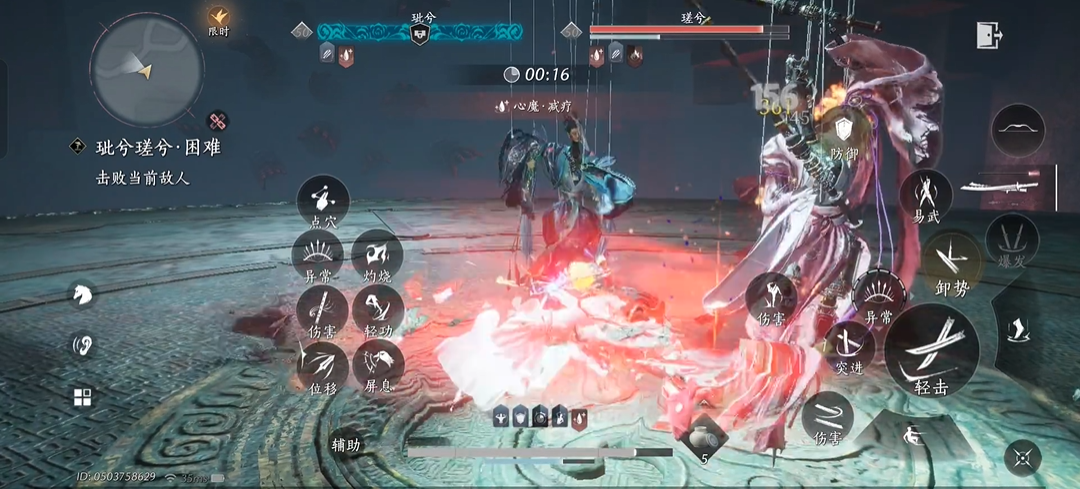The height and width of the screenshot is (489, 1080).
Task: Activate the 屏息 breath-hold skill
Action: click(377, 365)
